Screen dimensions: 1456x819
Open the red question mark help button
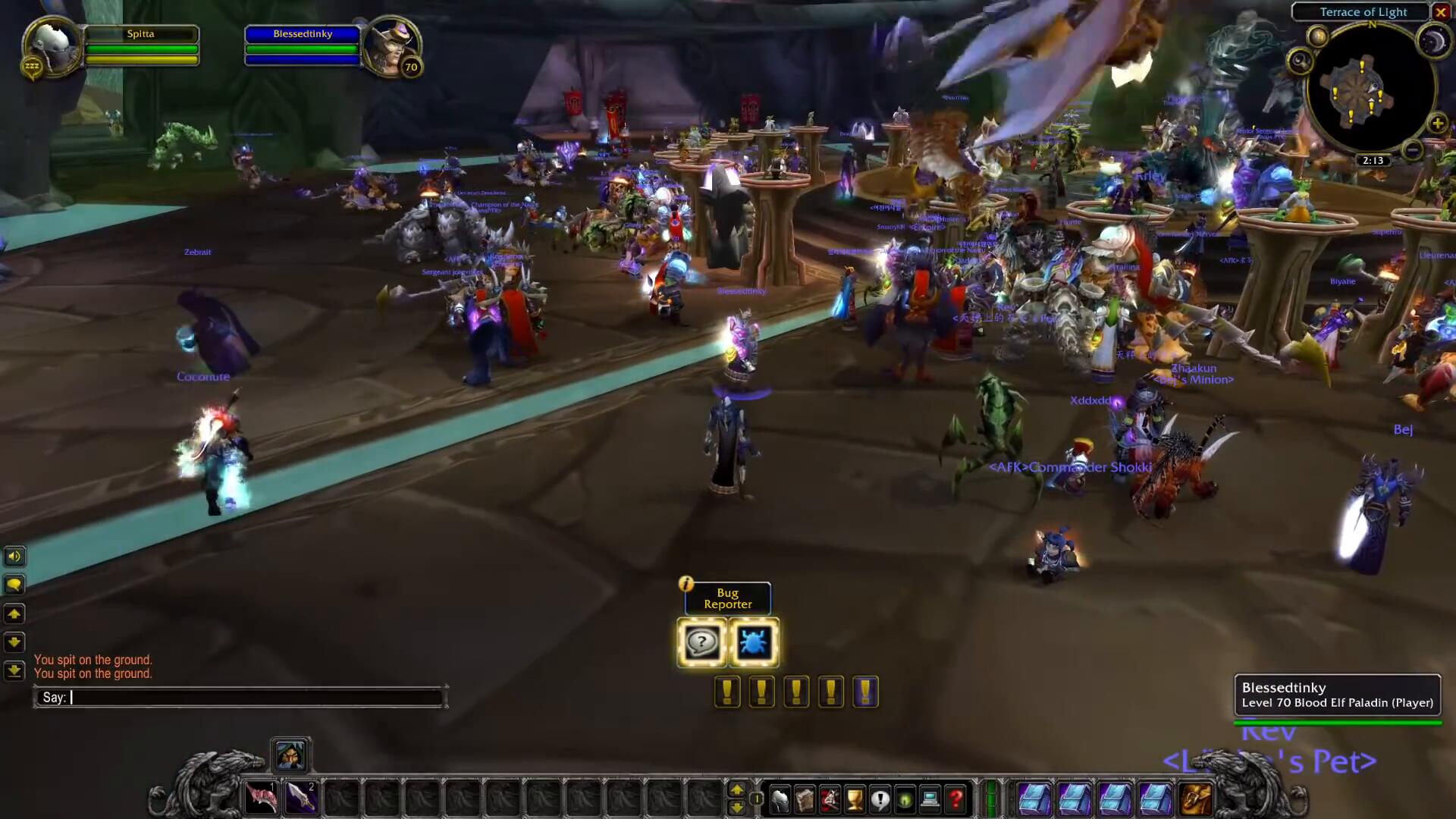click(x=955, y=799)
